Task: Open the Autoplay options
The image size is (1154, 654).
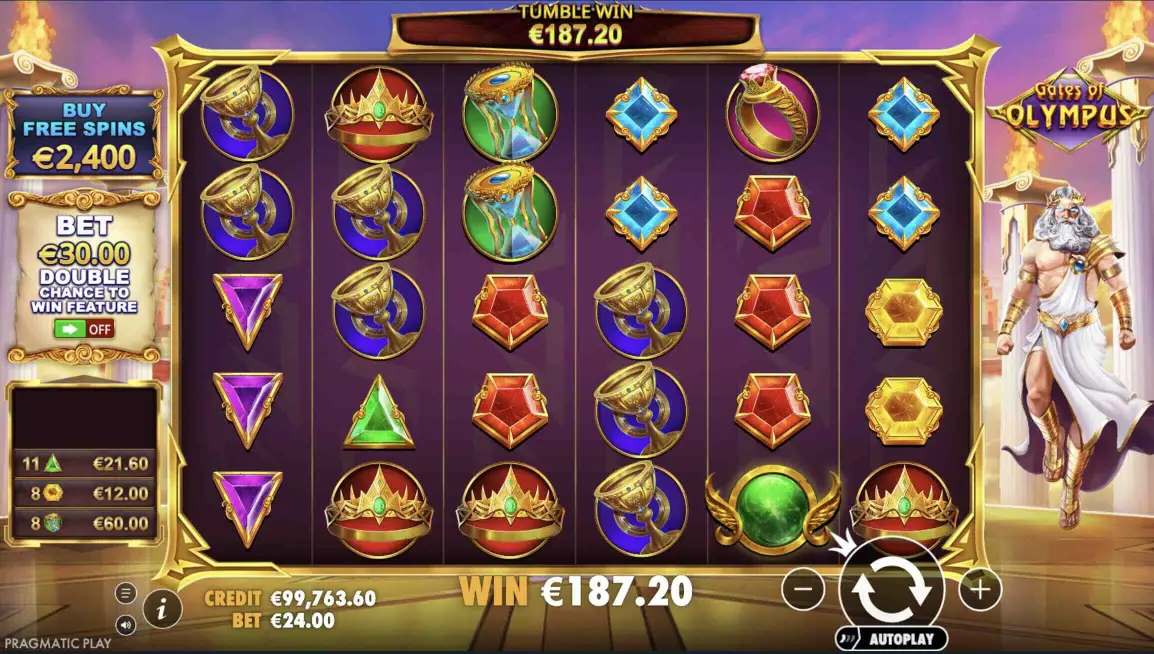Action: (x=891, y=638)
